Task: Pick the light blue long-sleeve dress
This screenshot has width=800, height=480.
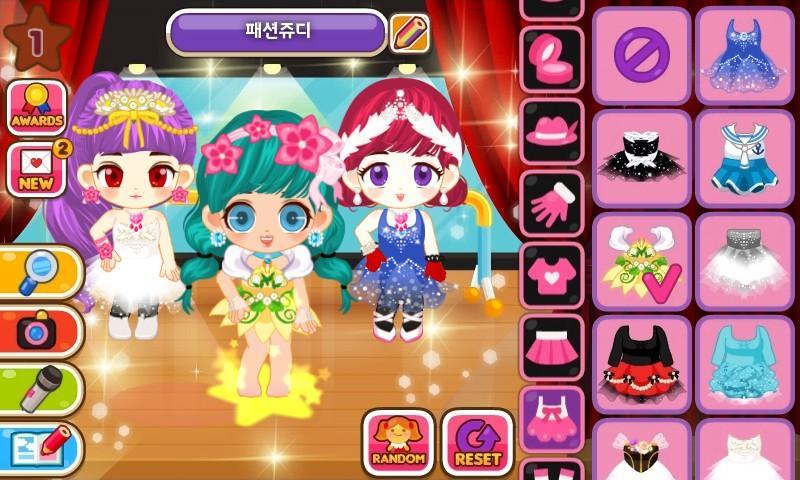Action: [744, 364]
